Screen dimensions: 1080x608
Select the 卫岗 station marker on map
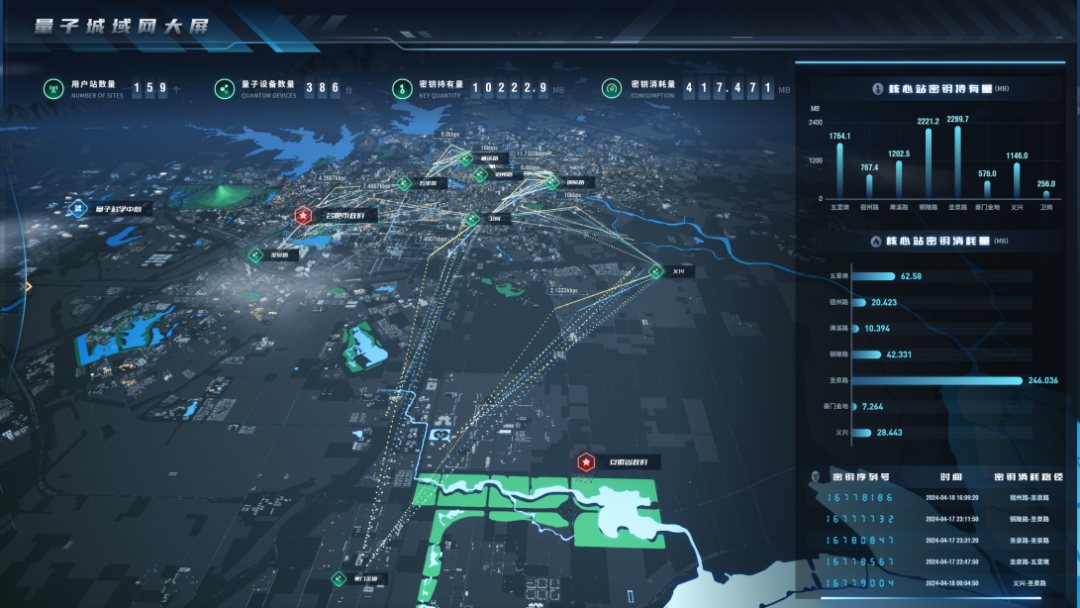(x=471, y=218)
